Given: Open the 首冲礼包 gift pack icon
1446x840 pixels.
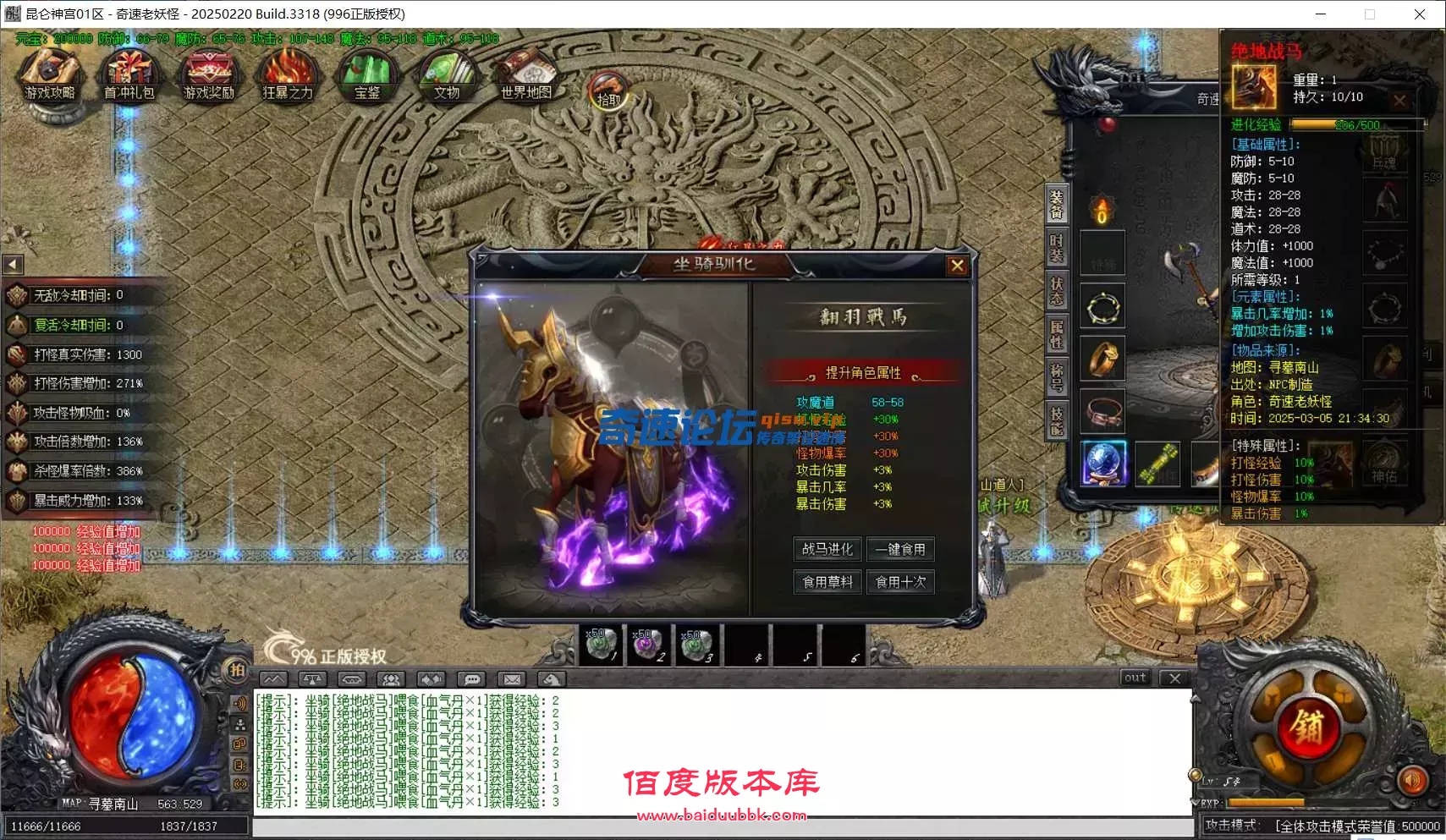Looking at the screenshot, I should pyautogui.click(x=130, y=76).
